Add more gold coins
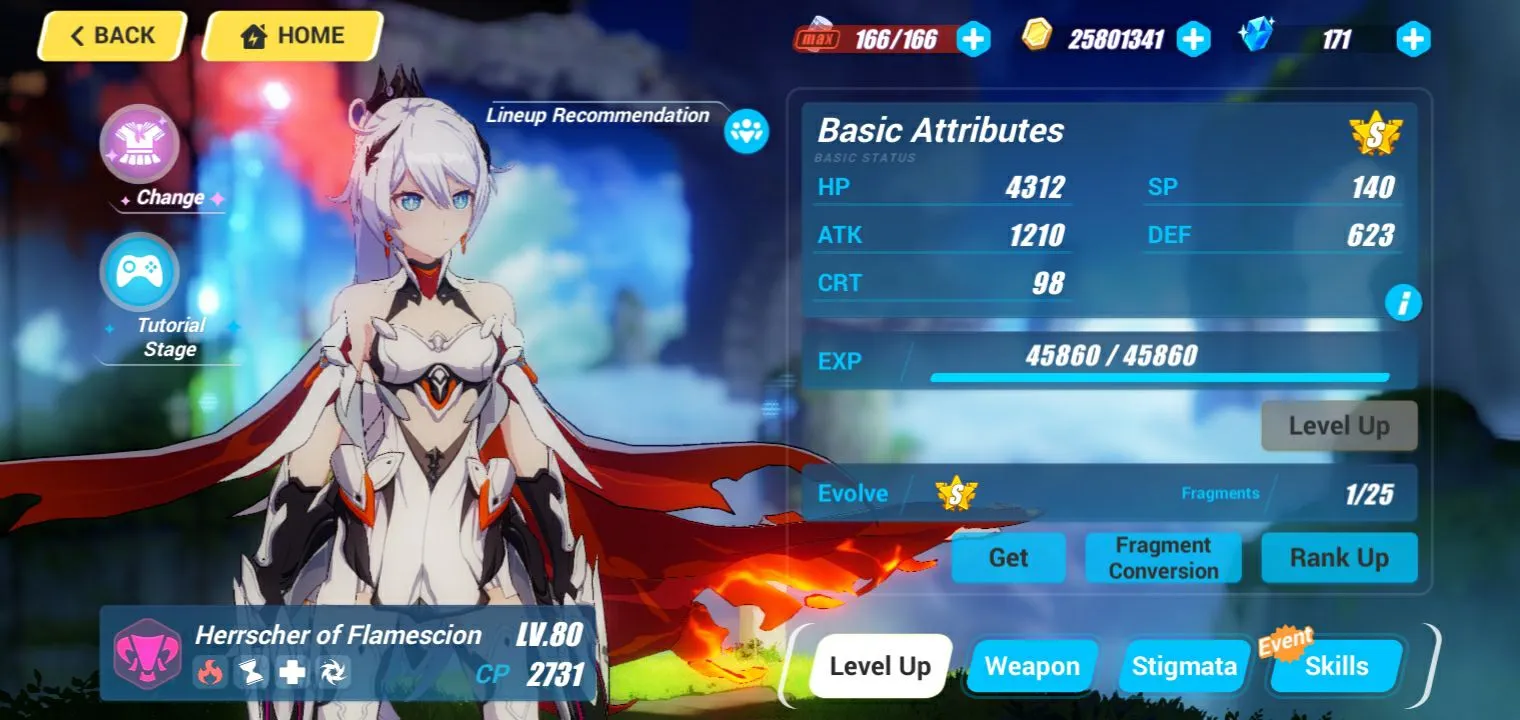Image resolution: width=1520 pixels, height=720 pixels. (x=1192, y=39)
